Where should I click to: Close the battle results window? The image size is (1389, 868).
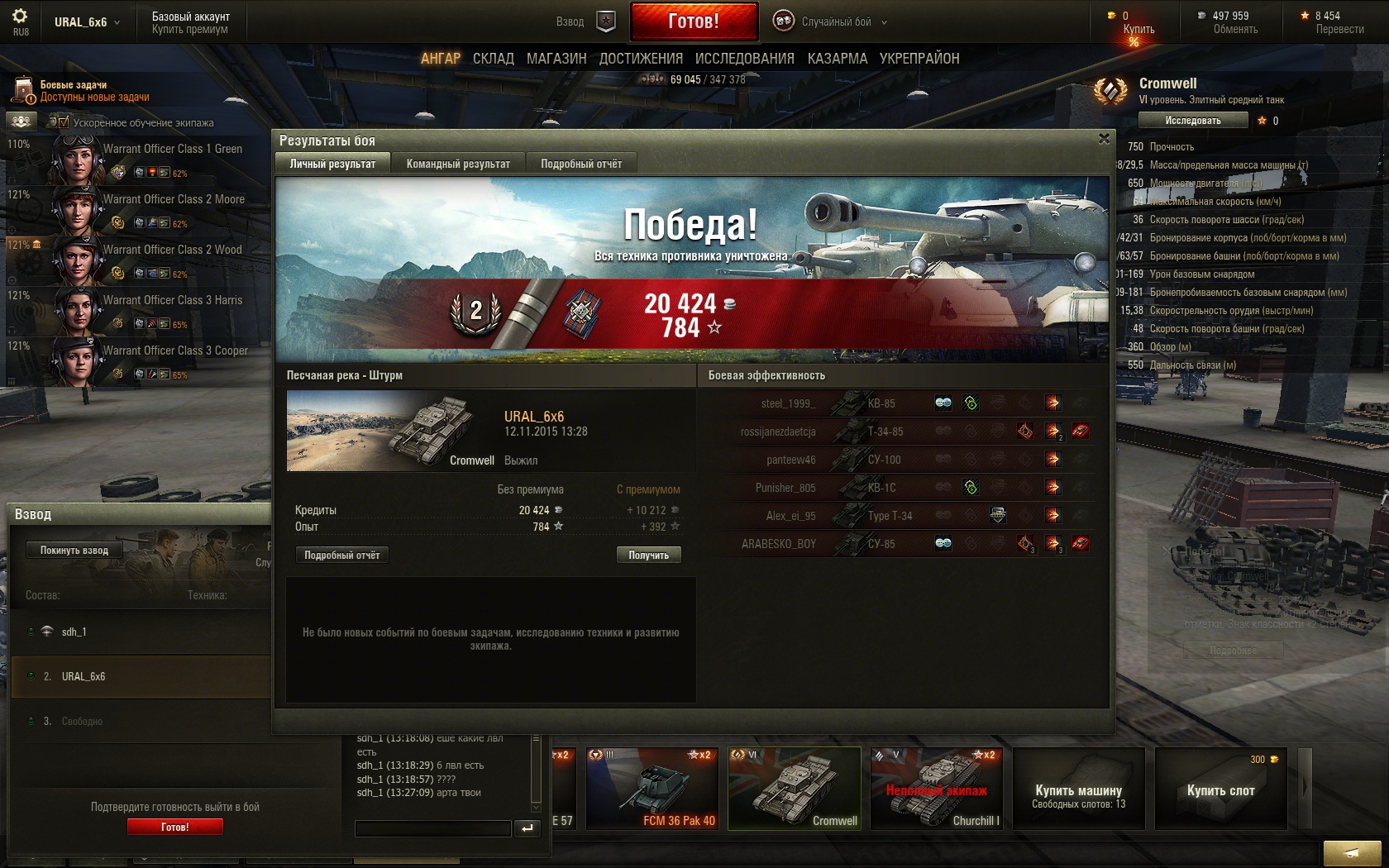pyautogui.click(x=1104, y=139)
